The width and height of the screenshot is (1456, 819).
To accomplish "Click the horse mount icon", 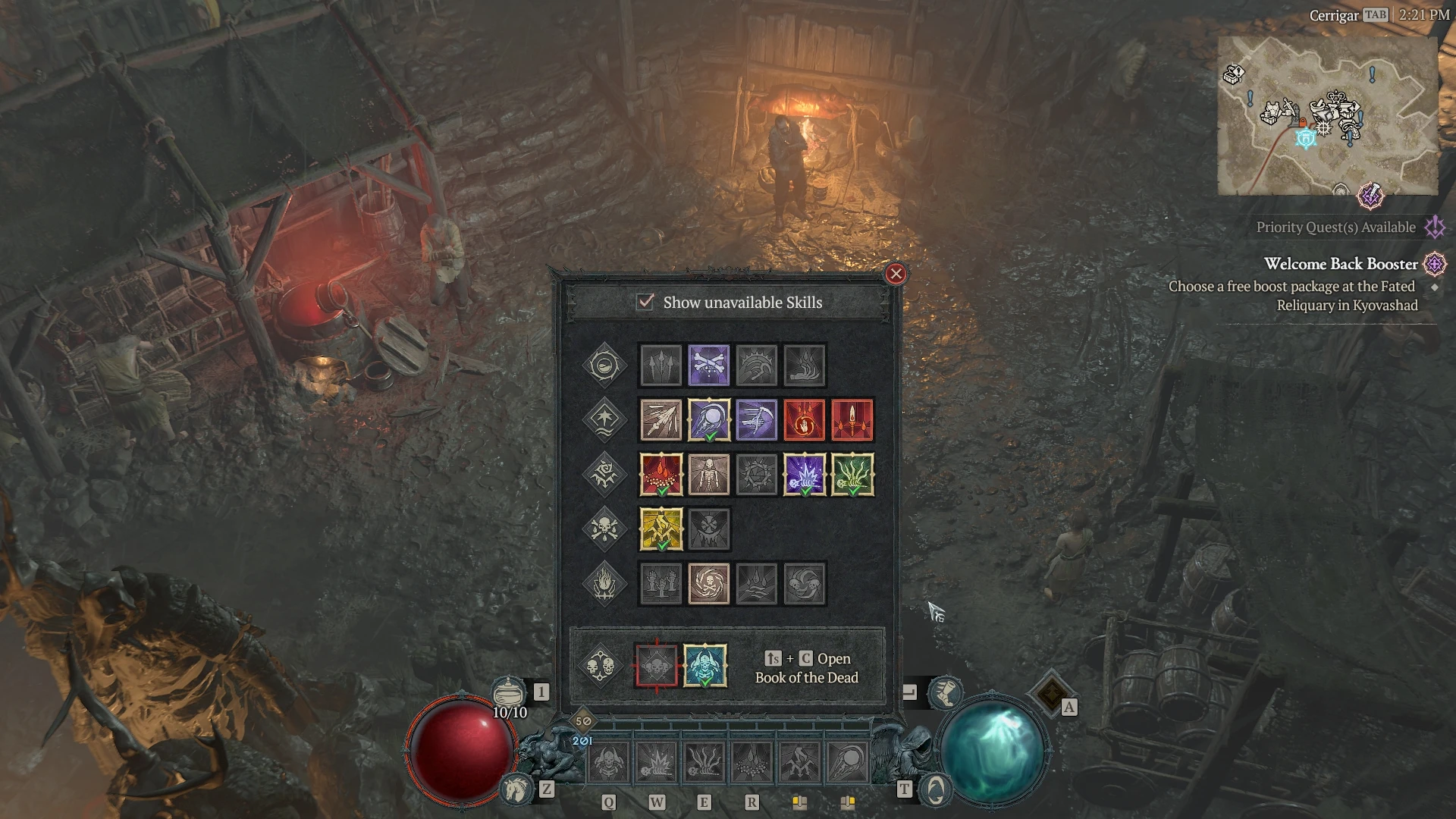I will point(516,789).
